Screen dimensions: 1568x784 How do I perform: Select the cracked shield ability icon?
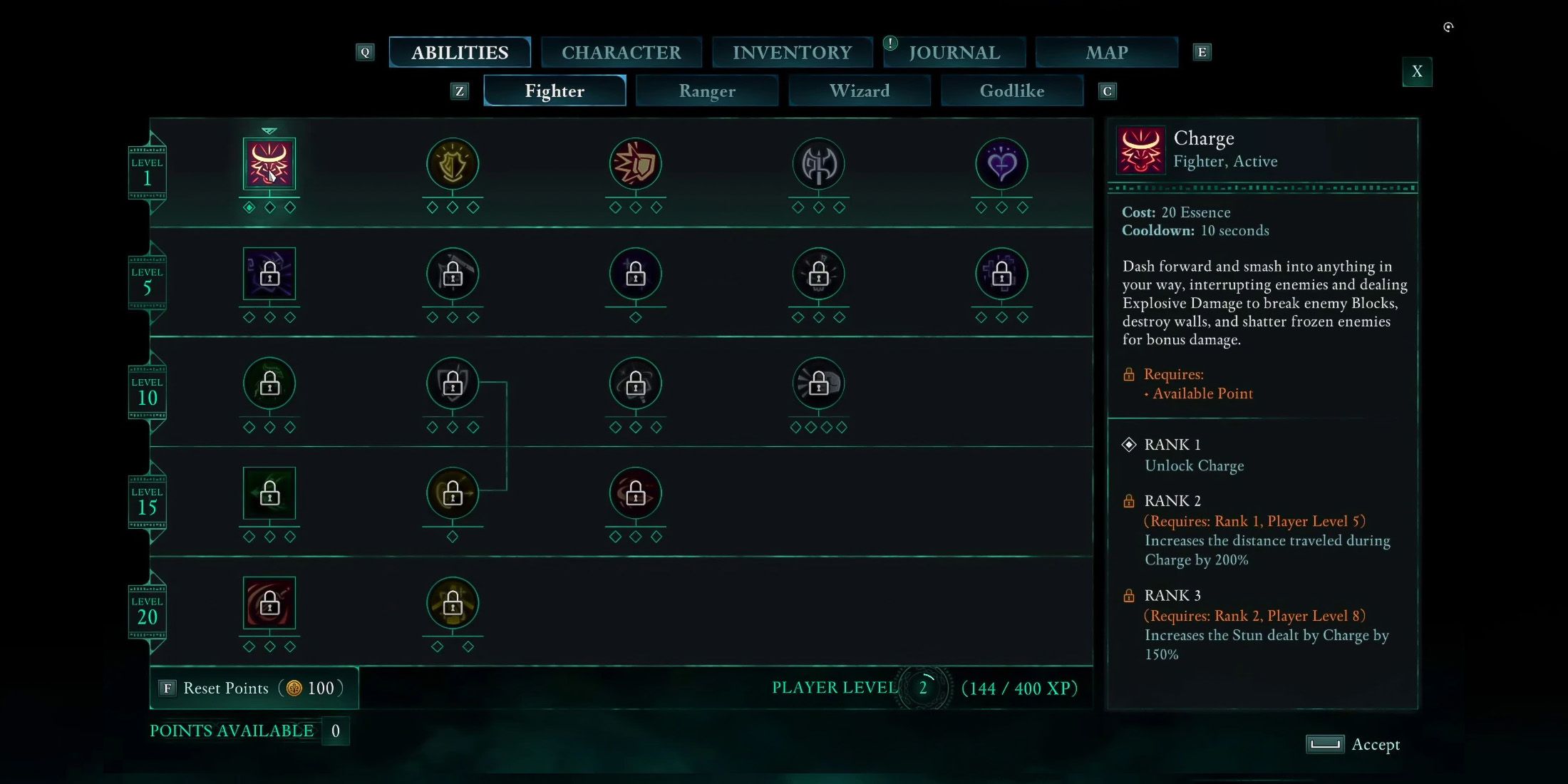click(x=635, y=165)
